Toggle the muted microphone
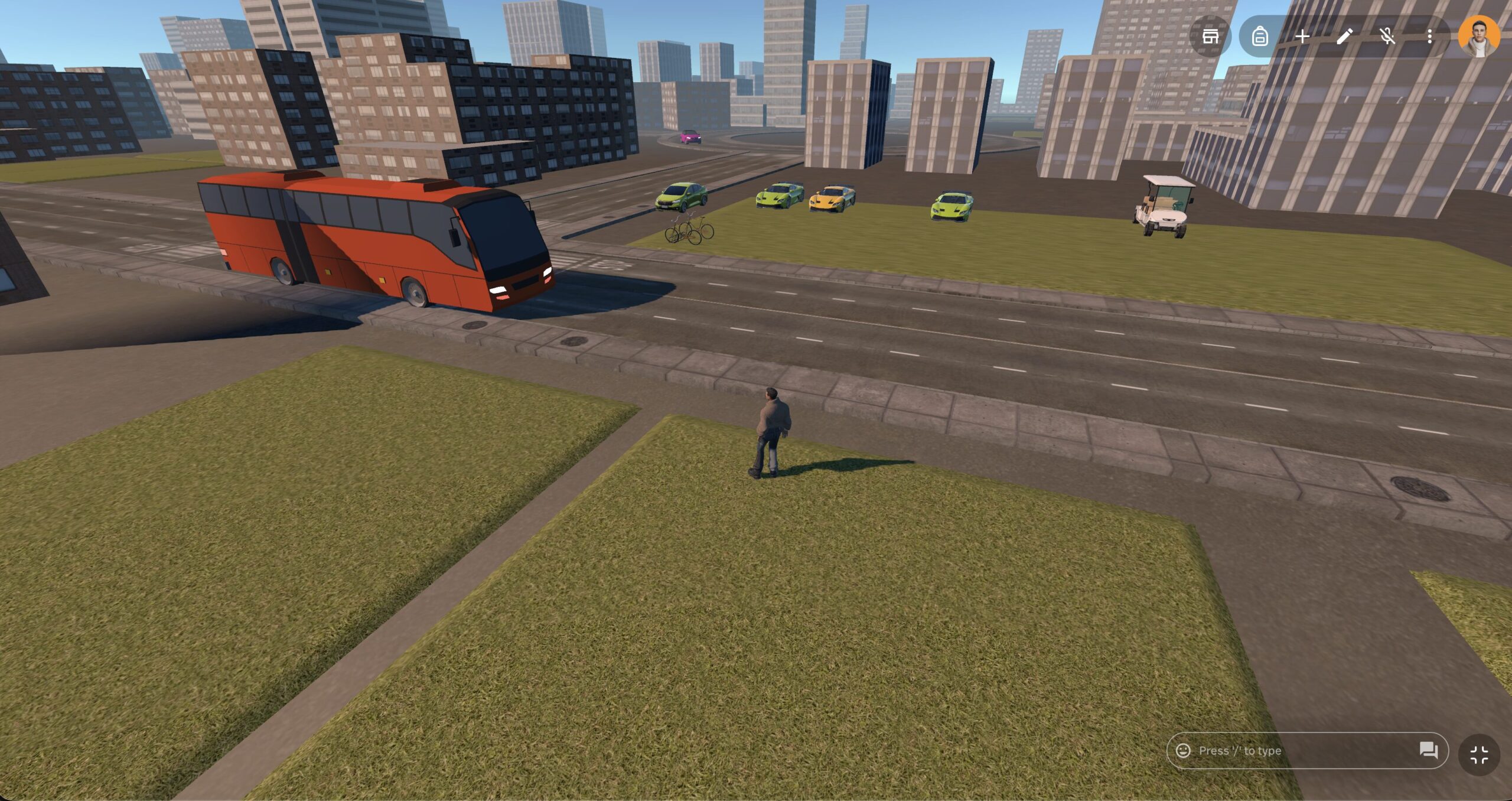The height and width of the screenshot is (801, 1512). coord(1387,37)
